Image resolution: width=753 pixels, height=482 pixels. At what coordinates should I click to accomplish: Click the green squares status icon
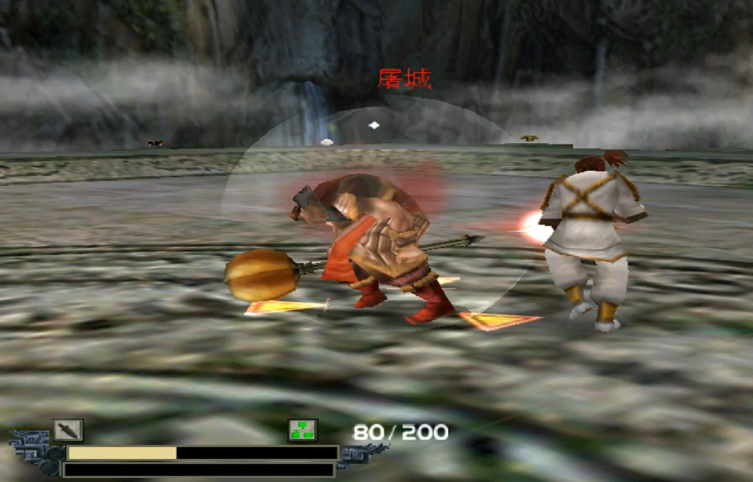point(303,431)
